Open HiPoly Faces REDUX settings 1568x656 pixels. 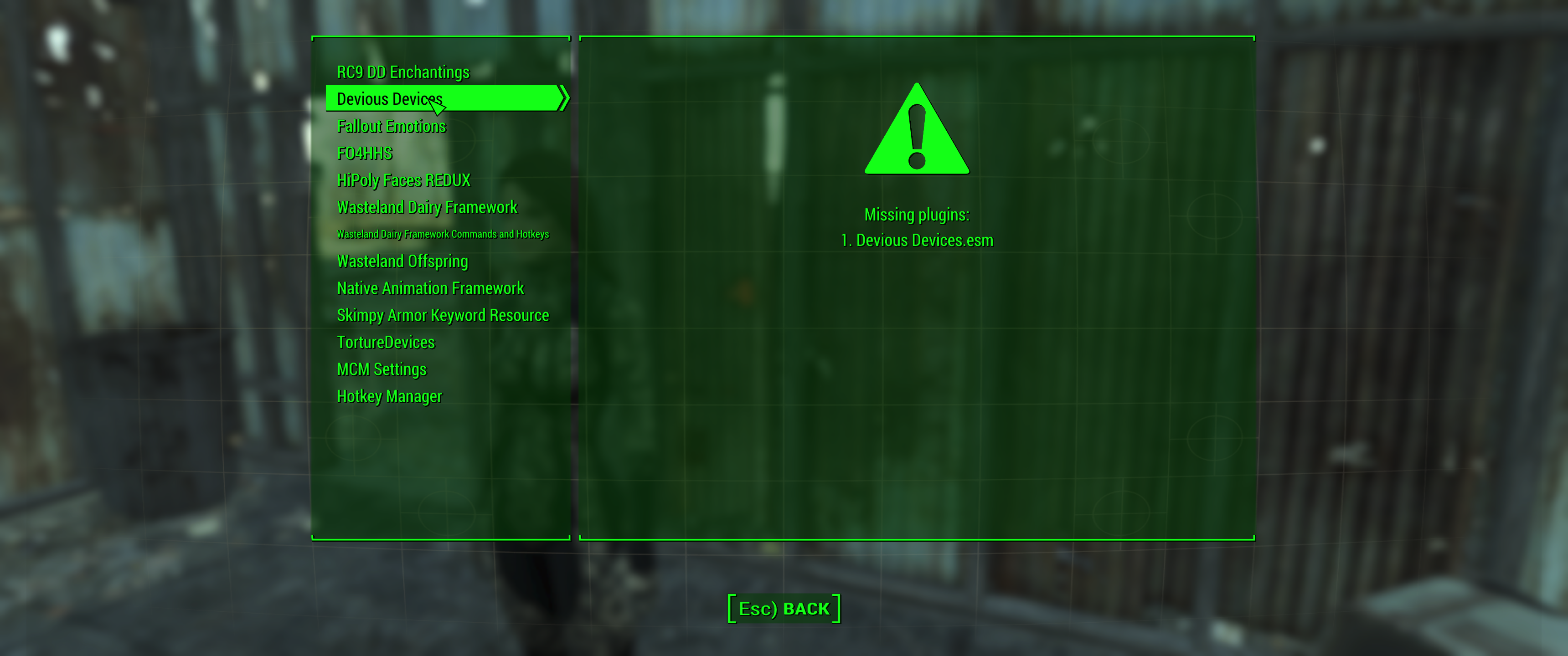[x=404, y=180]
